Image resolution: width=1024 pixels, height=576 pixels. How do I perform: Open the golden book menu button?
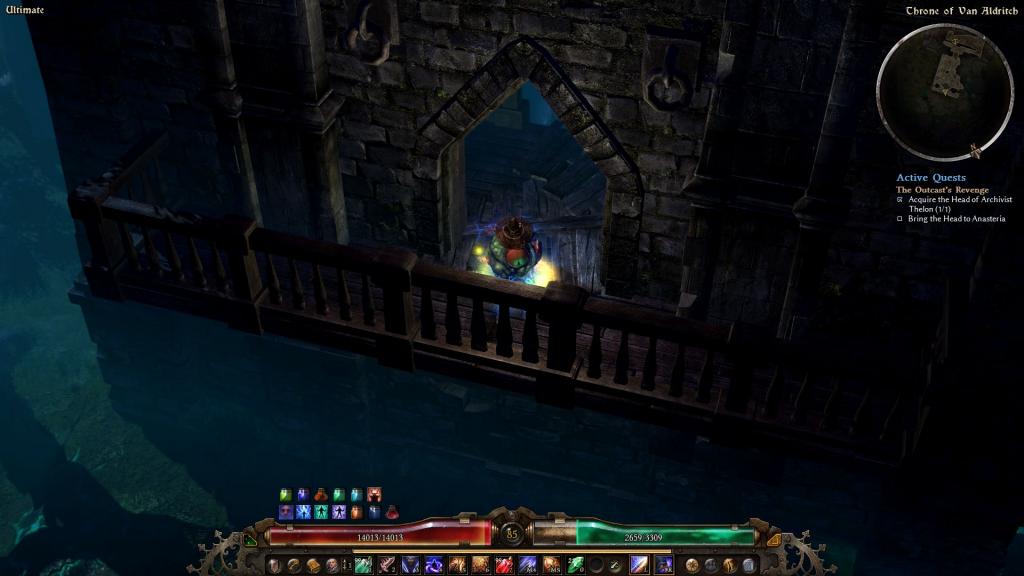(x=313, y=565)
